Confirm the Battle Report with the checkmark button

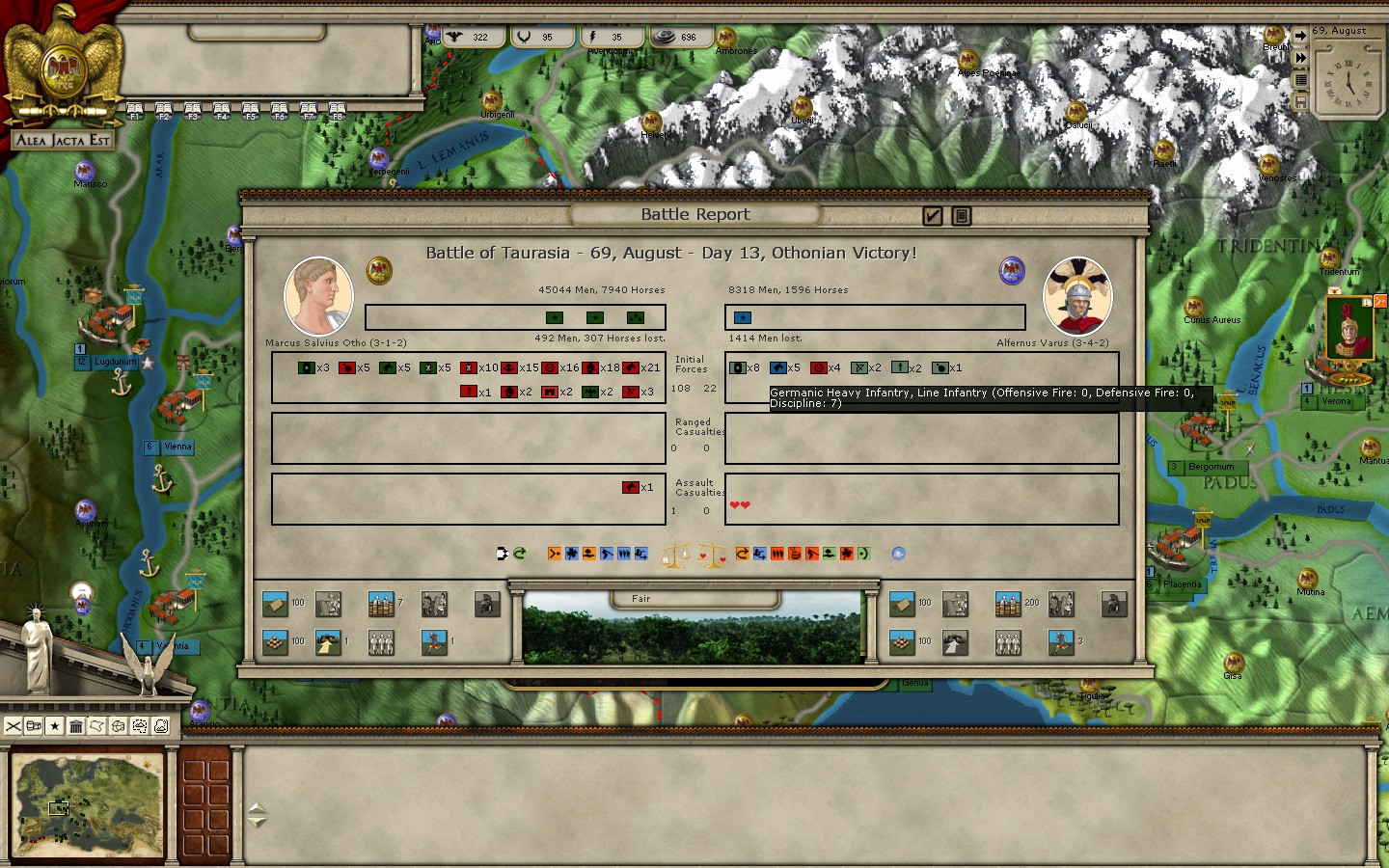[x=932, y=216]
